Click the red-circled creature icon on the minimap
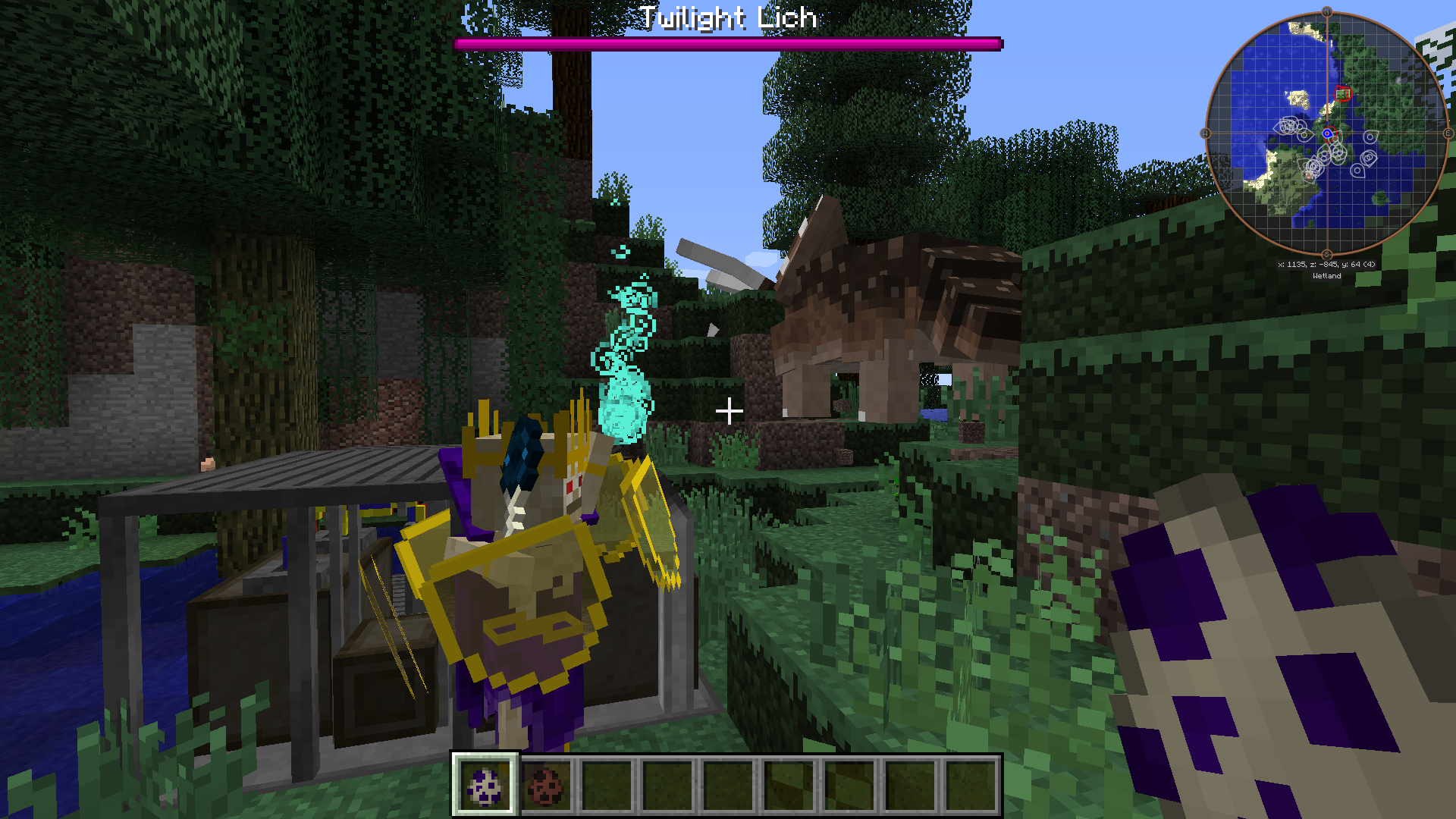The height and width of the screenshot is (819, 1456). click(x=1343, y=94)
